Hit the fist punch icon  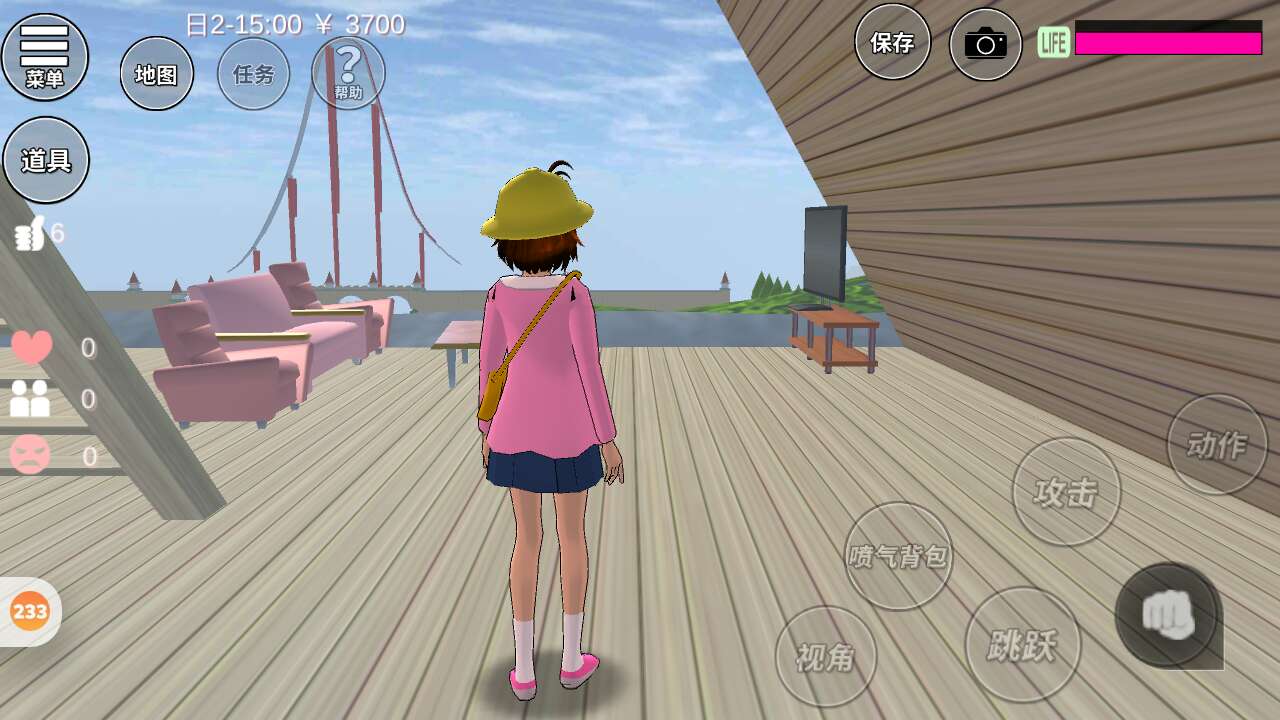pyautogui.click(x=1167, y=615)
